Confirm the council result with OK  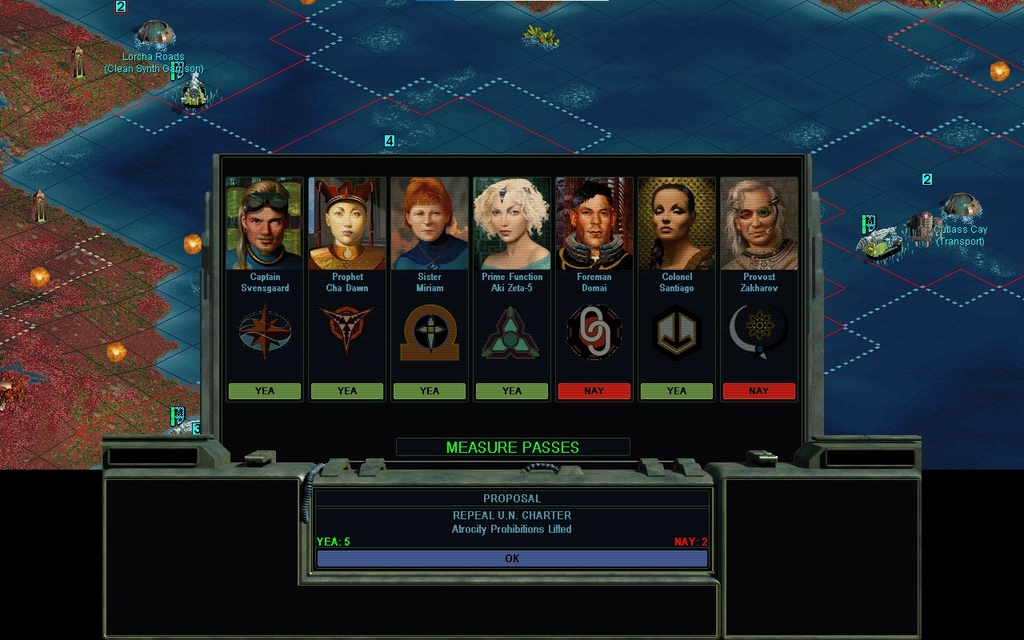point(512,559)
